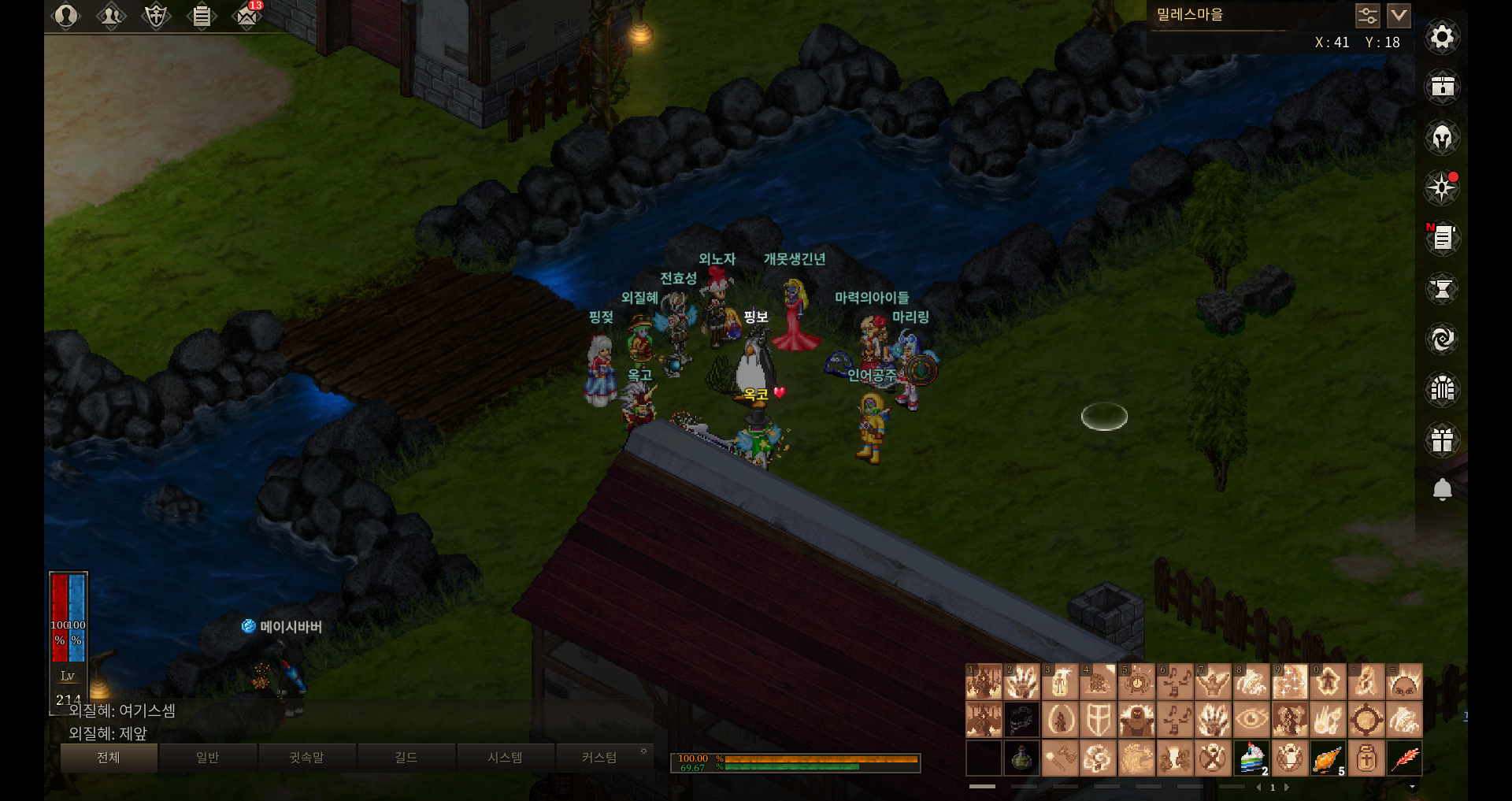Click the notification bell icon
Viewport: 1512px width, 801px height.
click(1442, 490)
